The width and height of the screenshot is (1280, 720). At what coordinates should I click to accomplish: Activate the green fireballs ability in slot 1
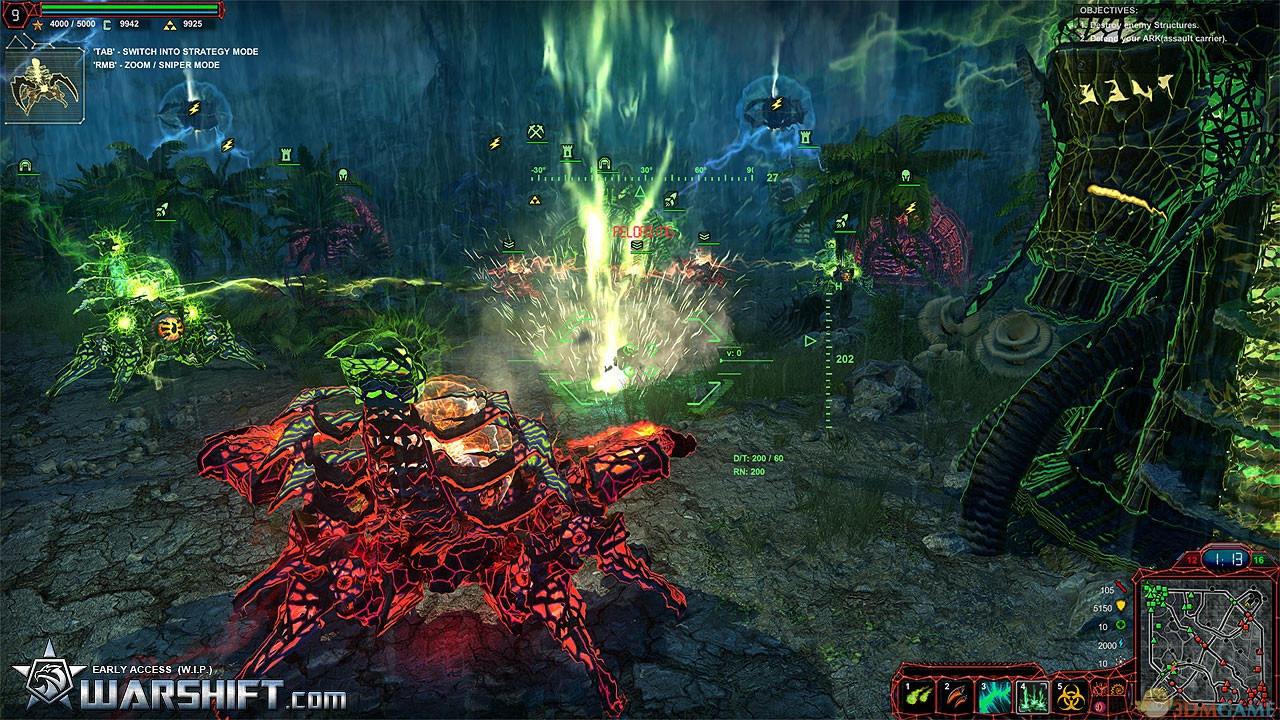(x=919, y=696)
